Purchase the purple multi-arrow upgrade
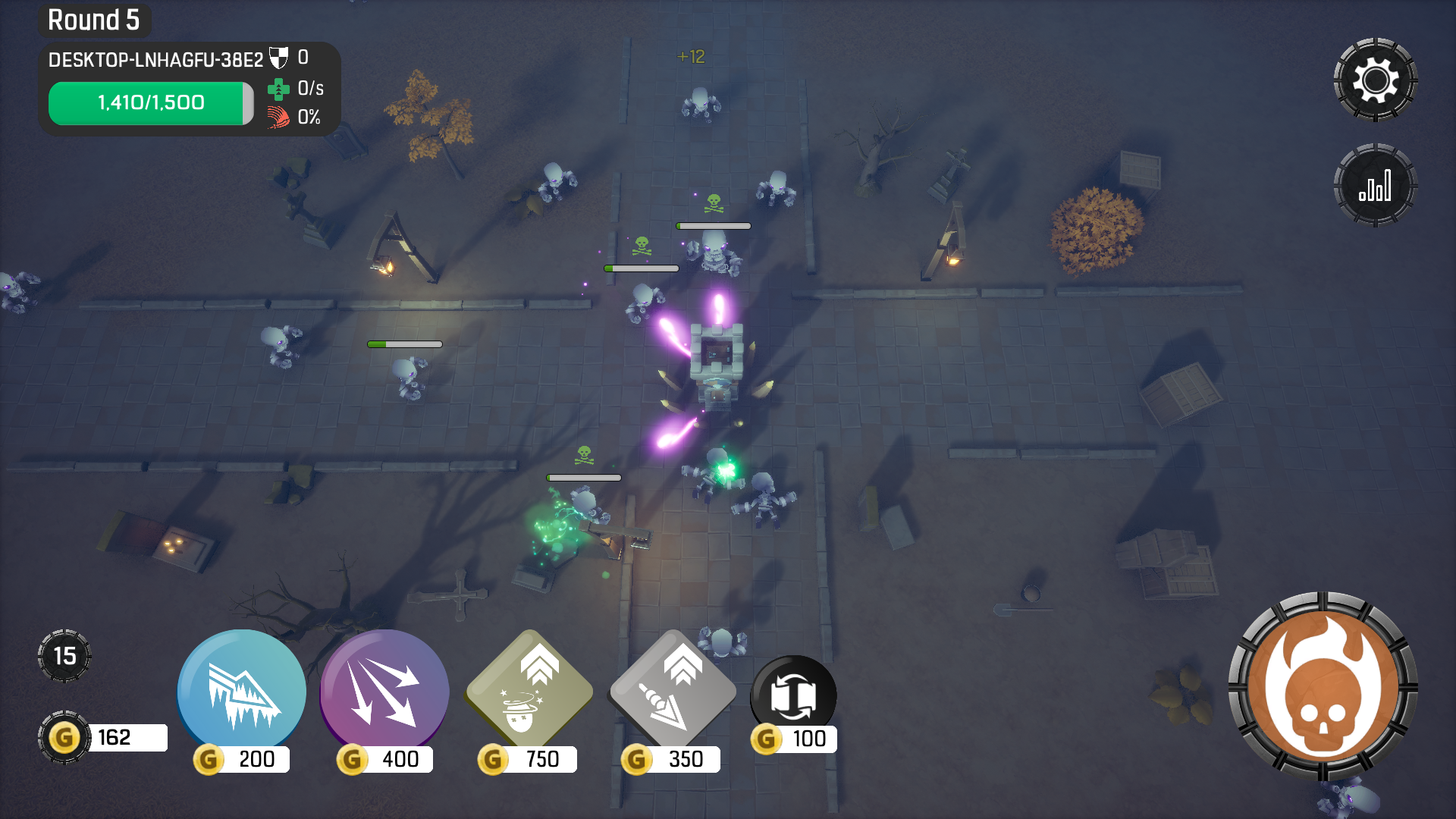Screen dimensions: 1456x819 (384, 693)
